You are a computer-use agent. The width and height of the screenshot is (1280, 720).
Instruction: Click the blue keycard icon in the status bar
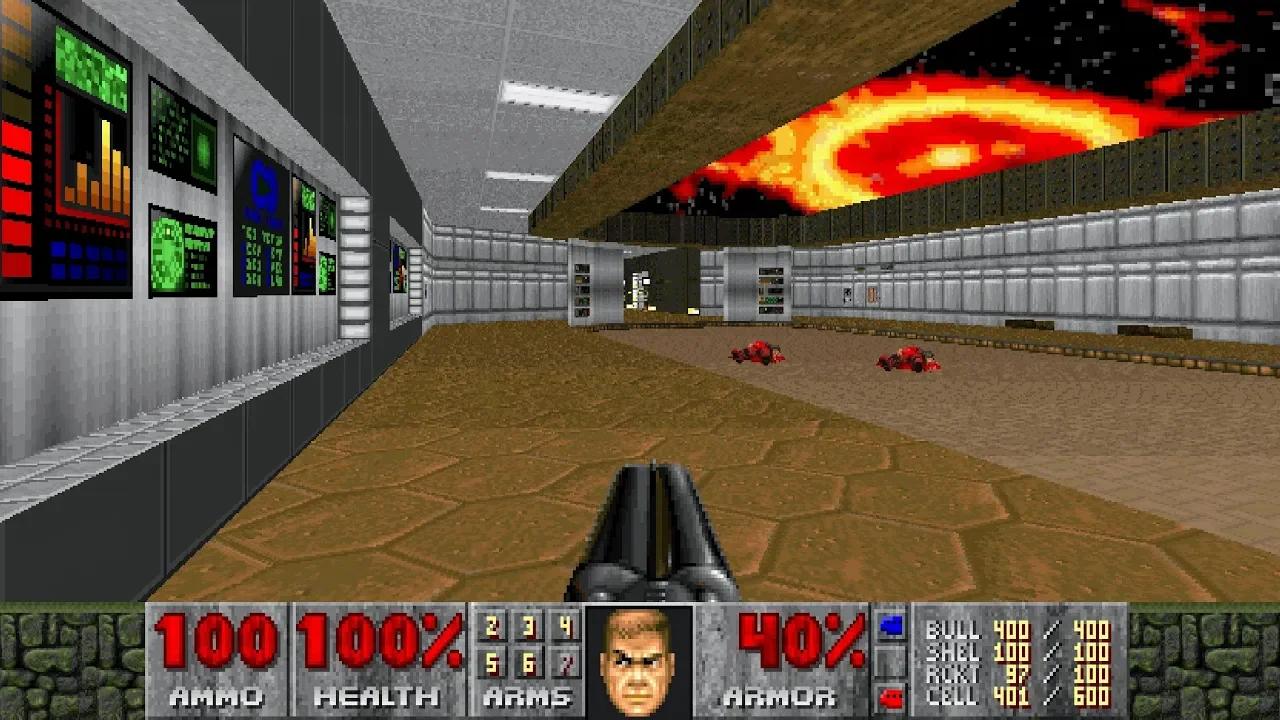(893, 625)
